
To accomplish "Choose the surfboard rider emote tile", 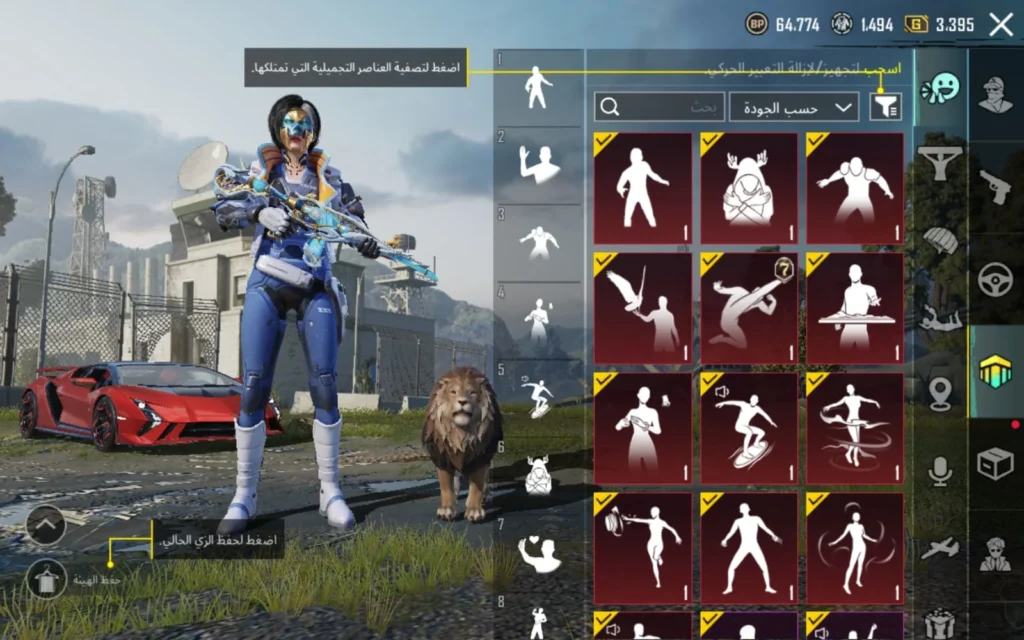I will click(749, 429).
